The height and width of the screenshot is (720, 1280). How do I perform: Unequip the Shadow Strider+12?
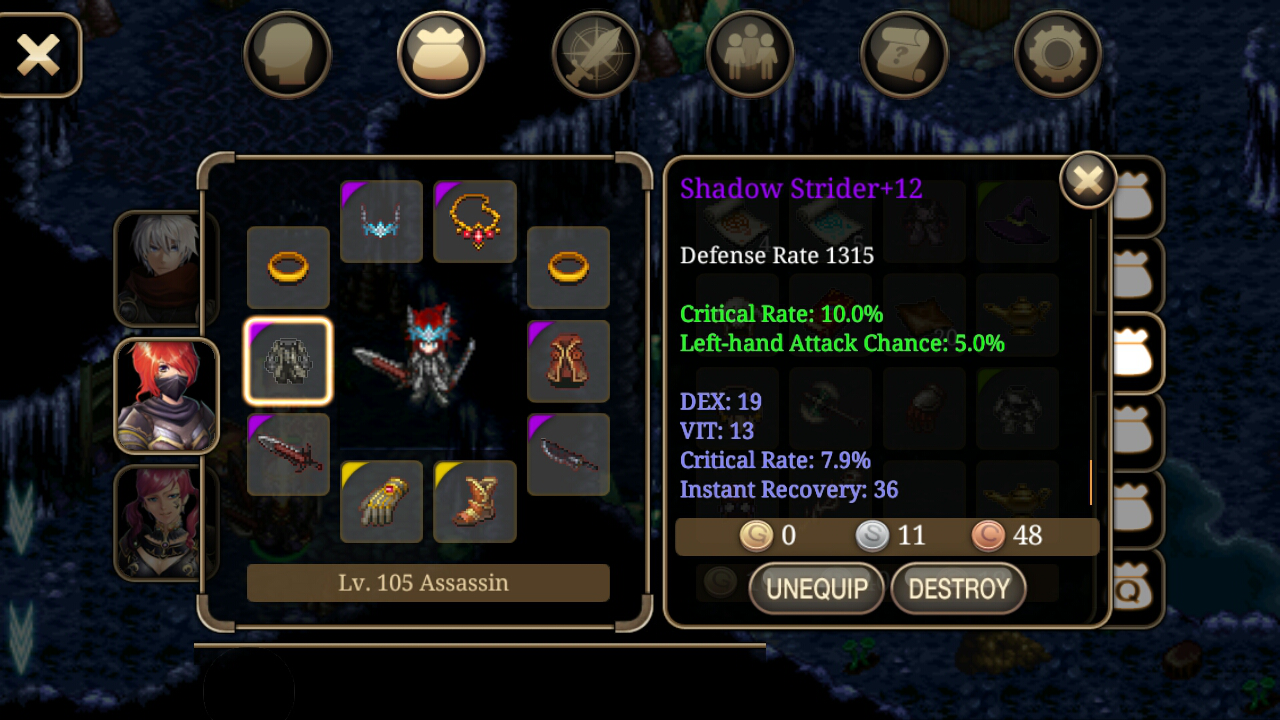point(816,588)
